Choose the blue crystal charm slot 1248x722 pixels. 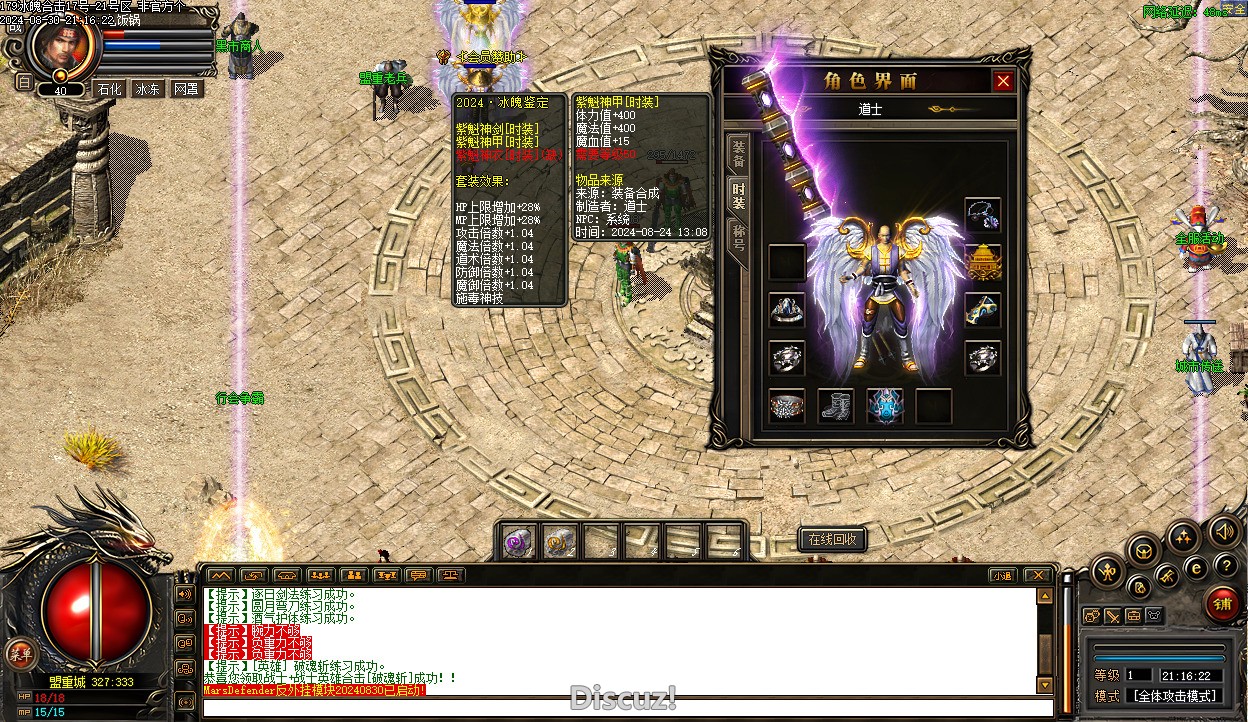pyautogui.click(x=885, y=406)
